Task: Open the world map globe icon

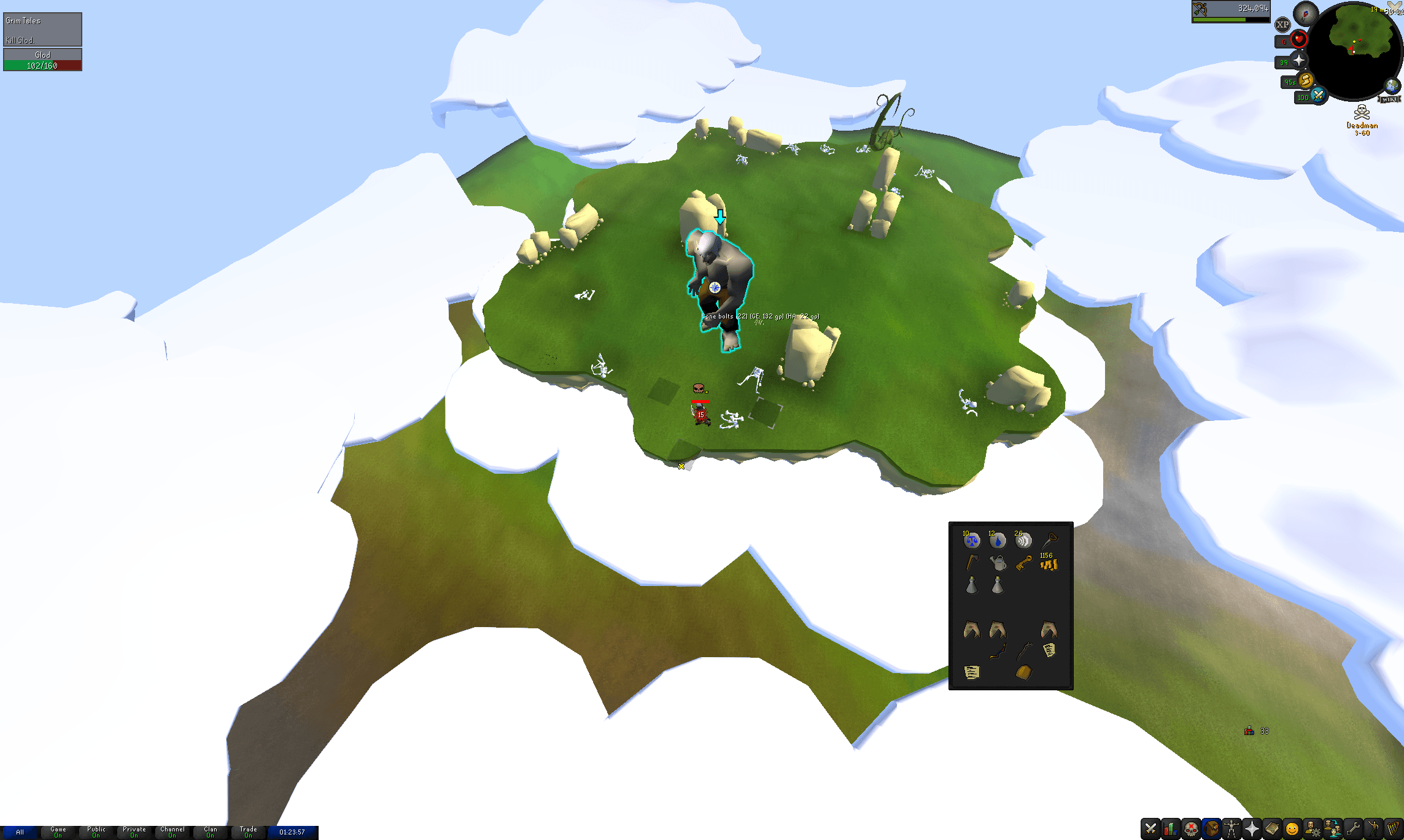Action: (x=1392, y=85)
